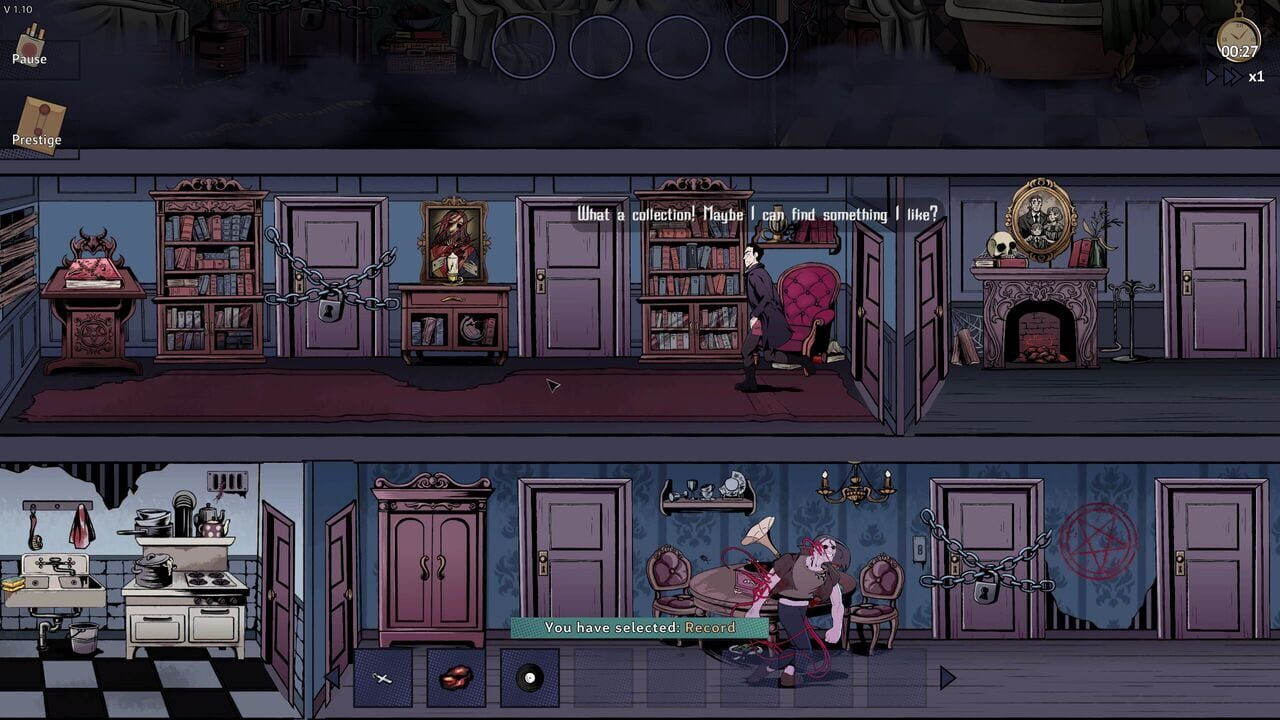Click the 00:27 countdown timer display

(1239, 49)
